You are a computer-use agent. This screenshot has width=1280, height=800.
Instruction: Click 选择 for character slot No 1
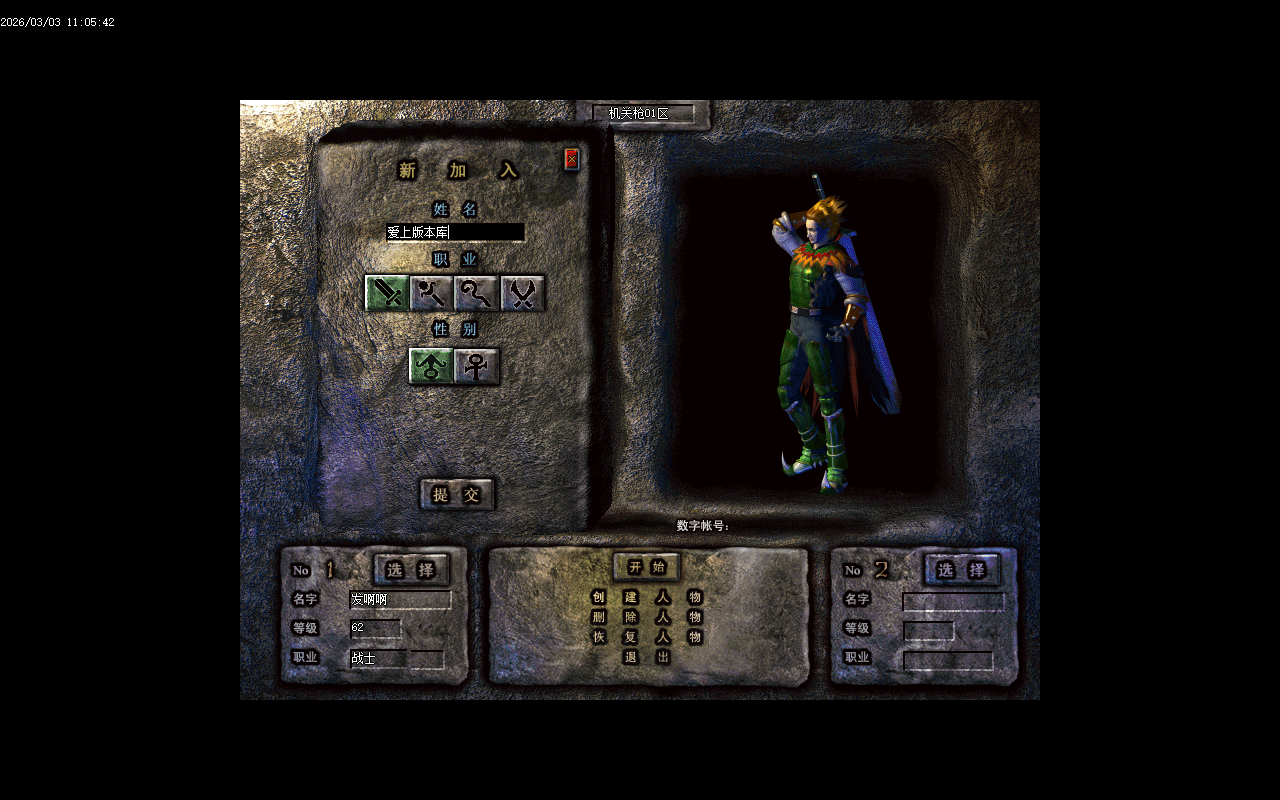[x=411, y=570]
